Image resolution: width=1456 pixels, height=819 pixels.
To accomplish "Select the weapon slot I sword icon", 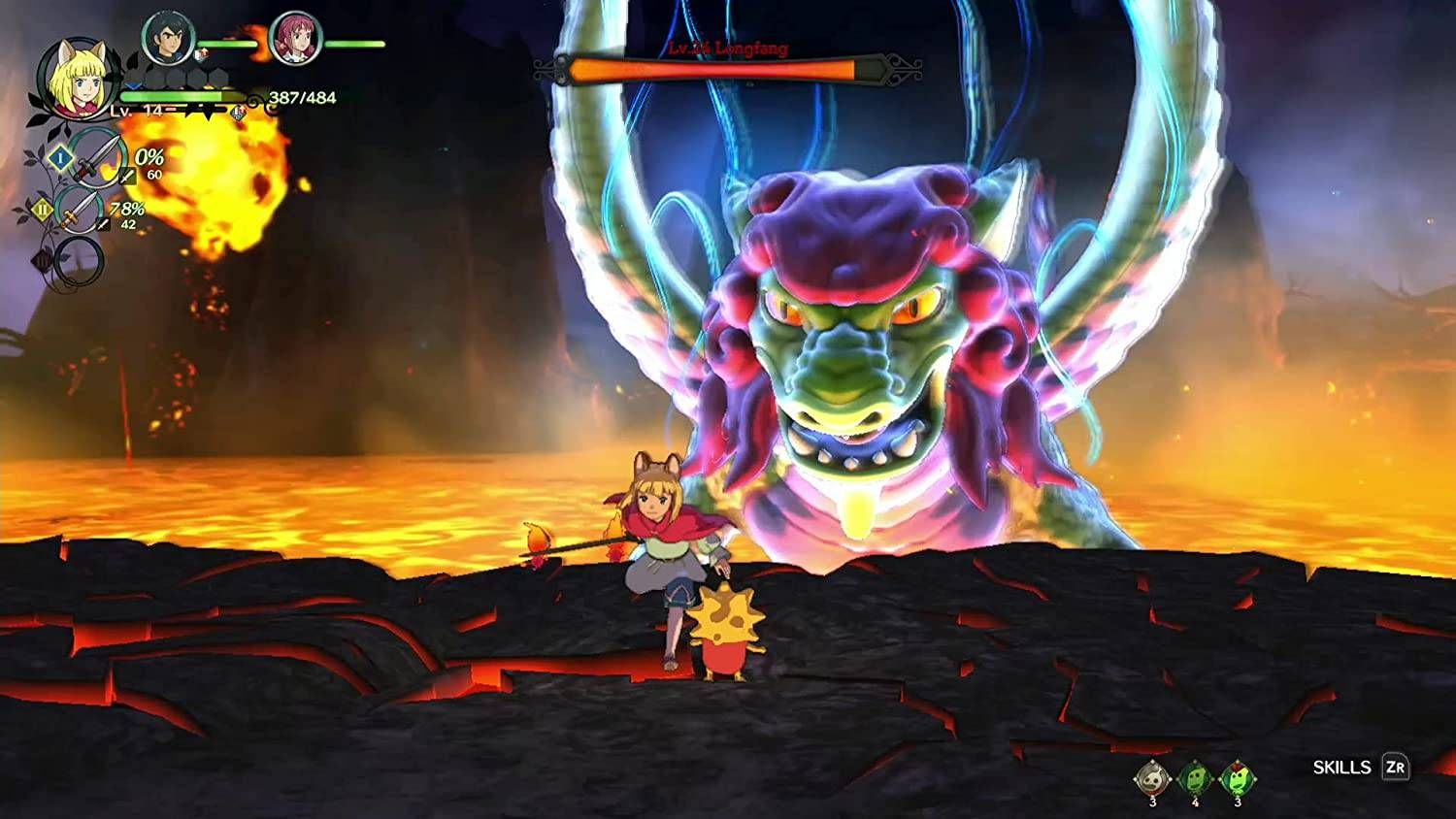I will pyautogui.click(x=100, y=159).
